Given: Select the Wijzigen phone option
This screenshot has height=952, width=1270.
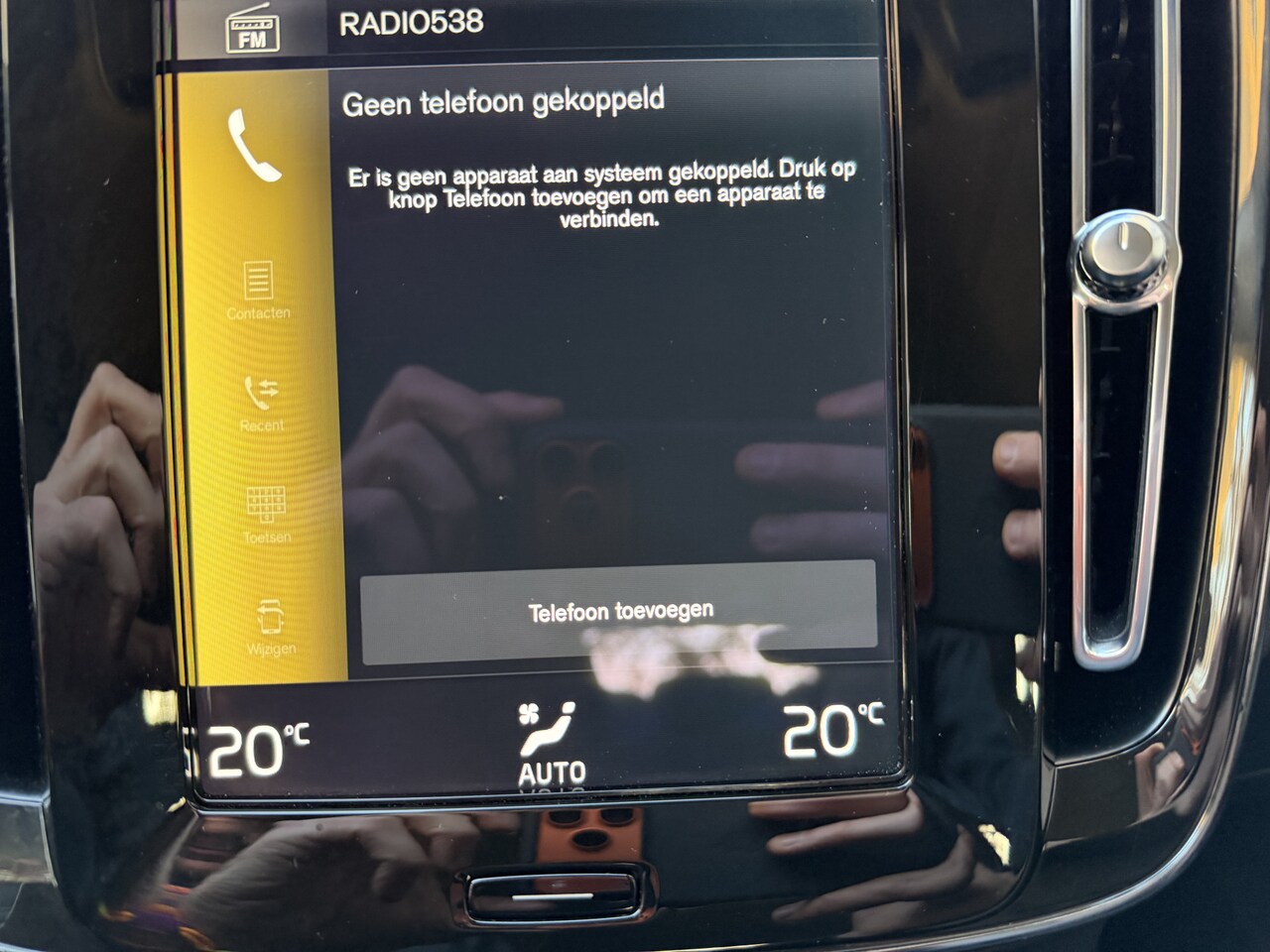Looking at the screenshot, I should coord(270,627).
